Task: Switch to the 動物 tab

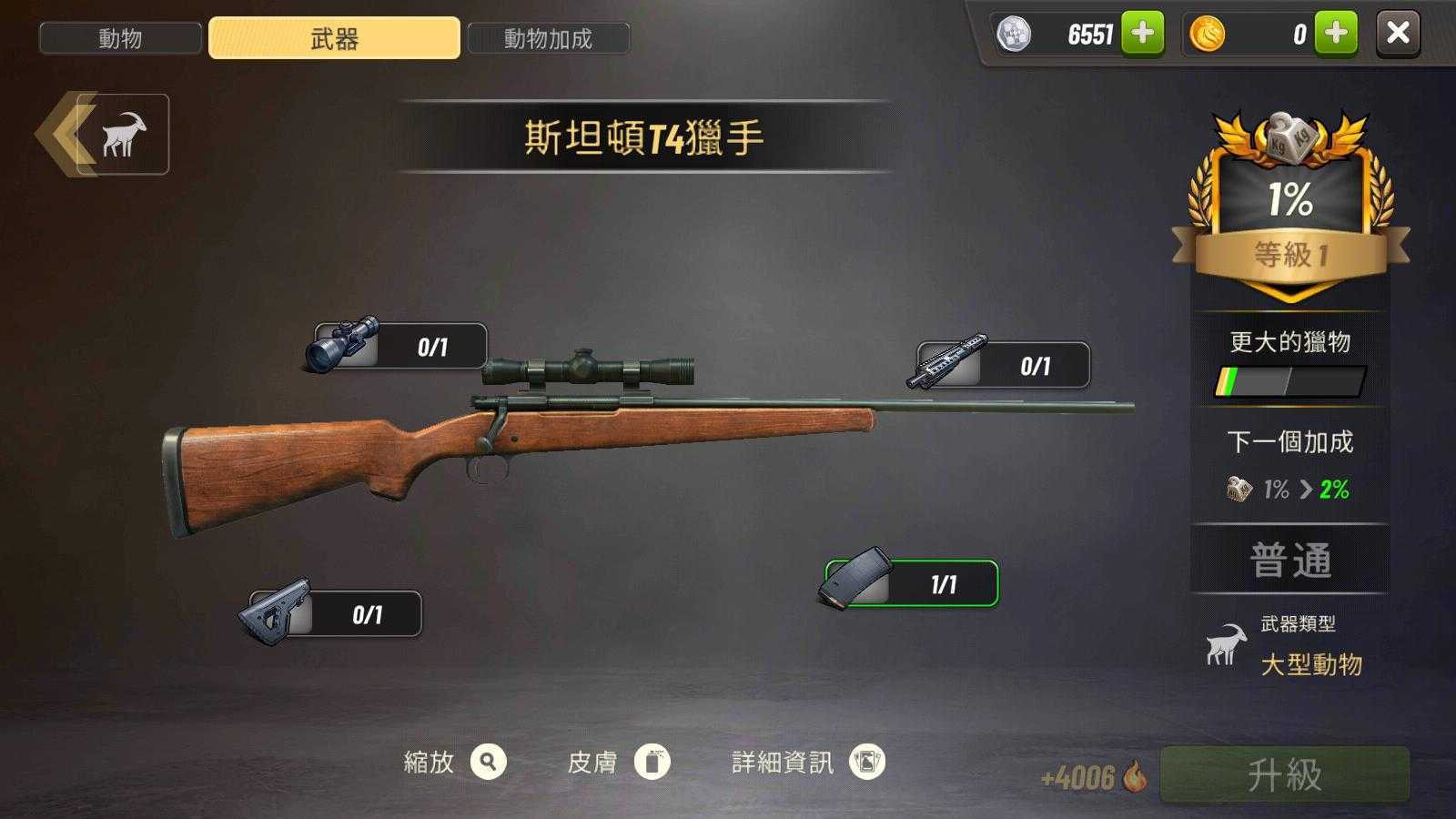Action: coord(120,38)
